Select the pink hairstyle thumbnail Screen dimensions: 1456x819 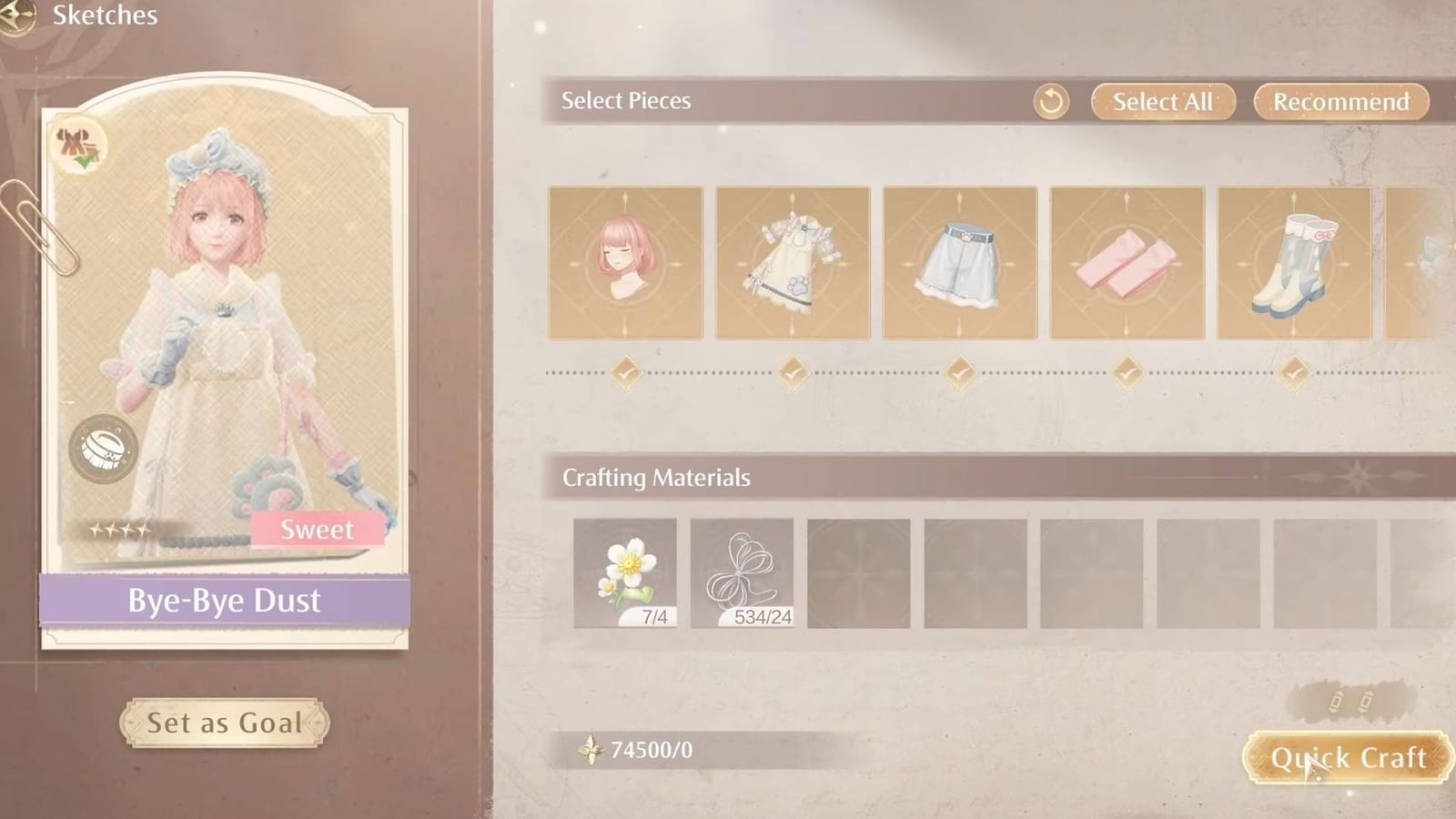coord(625,263)
